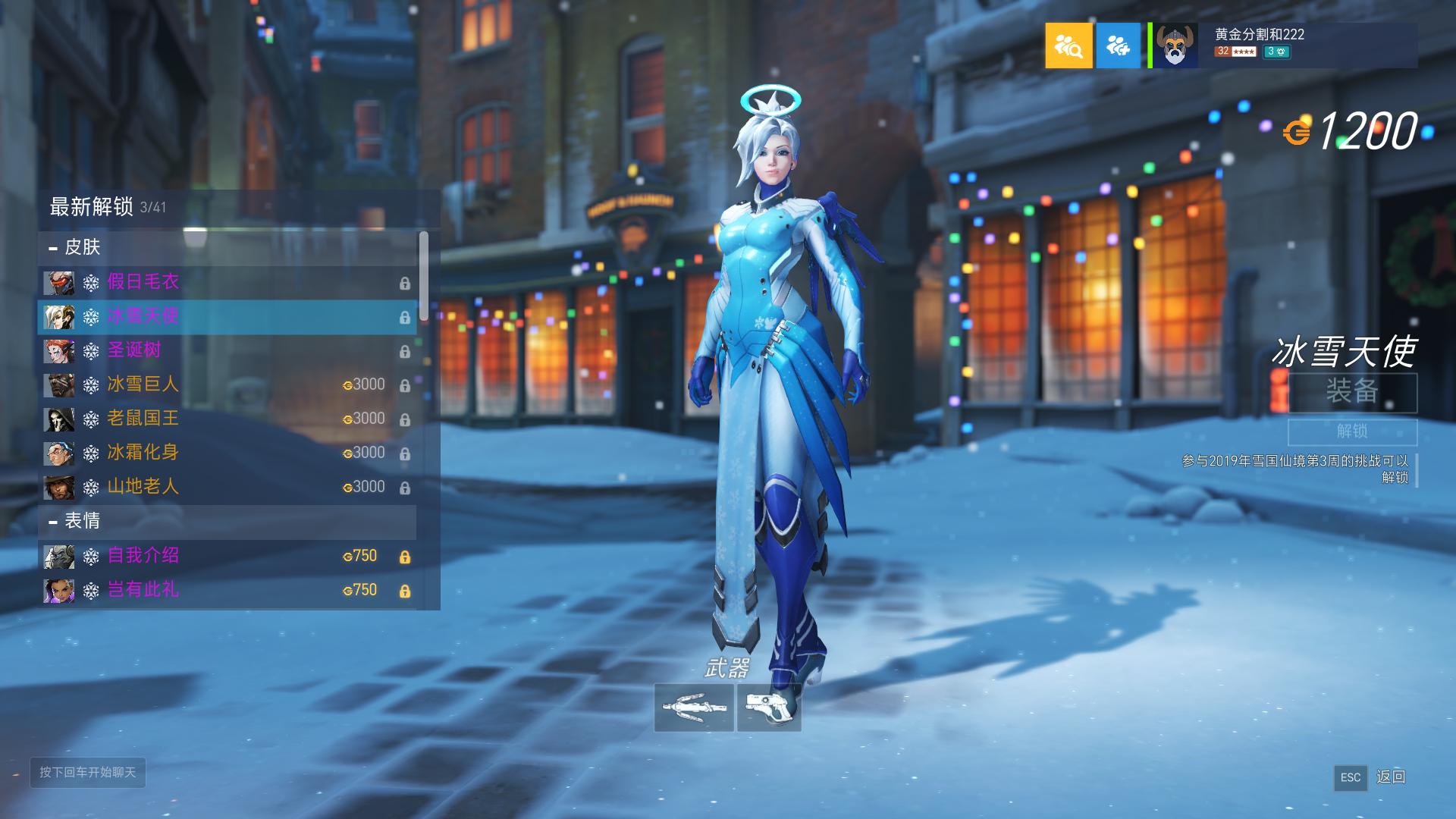Open the chat input box
The image size is (1456, 819).
tap(88, 772)
